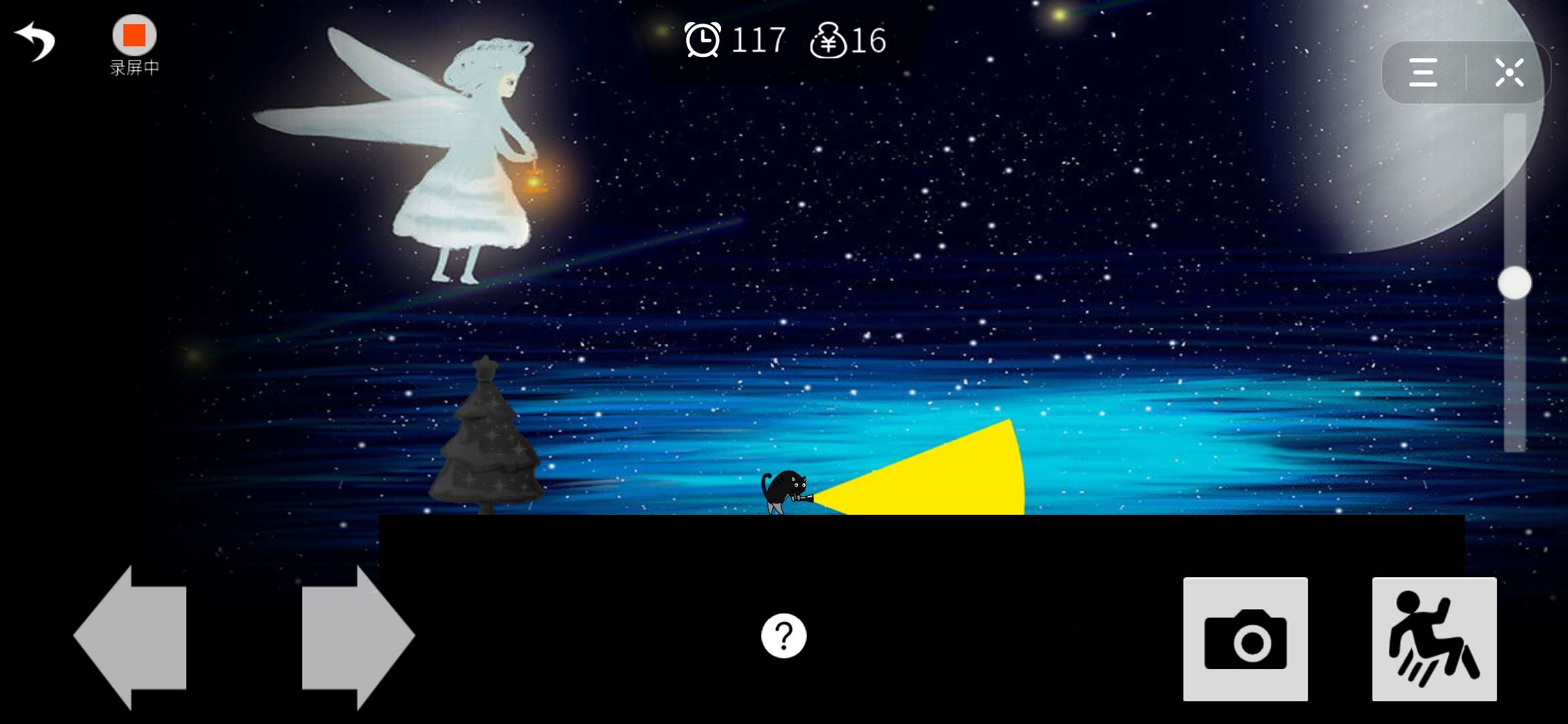
Task: Tap the seated-person action icon
Action: [x=1434, y=638]
